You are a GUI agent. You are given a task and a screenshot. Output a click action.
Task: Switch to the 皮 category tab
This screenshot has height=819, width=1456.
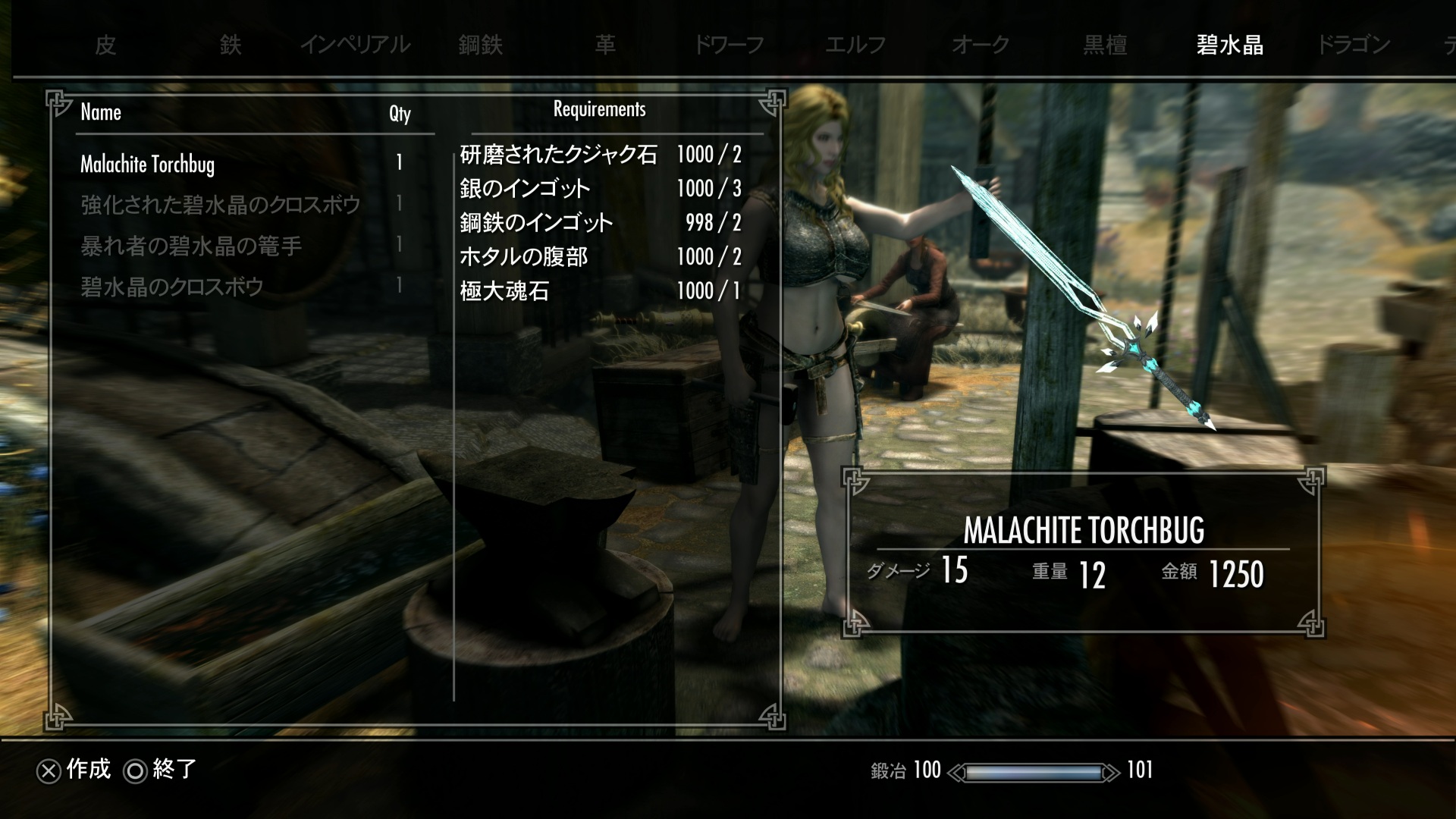point(105,45)
